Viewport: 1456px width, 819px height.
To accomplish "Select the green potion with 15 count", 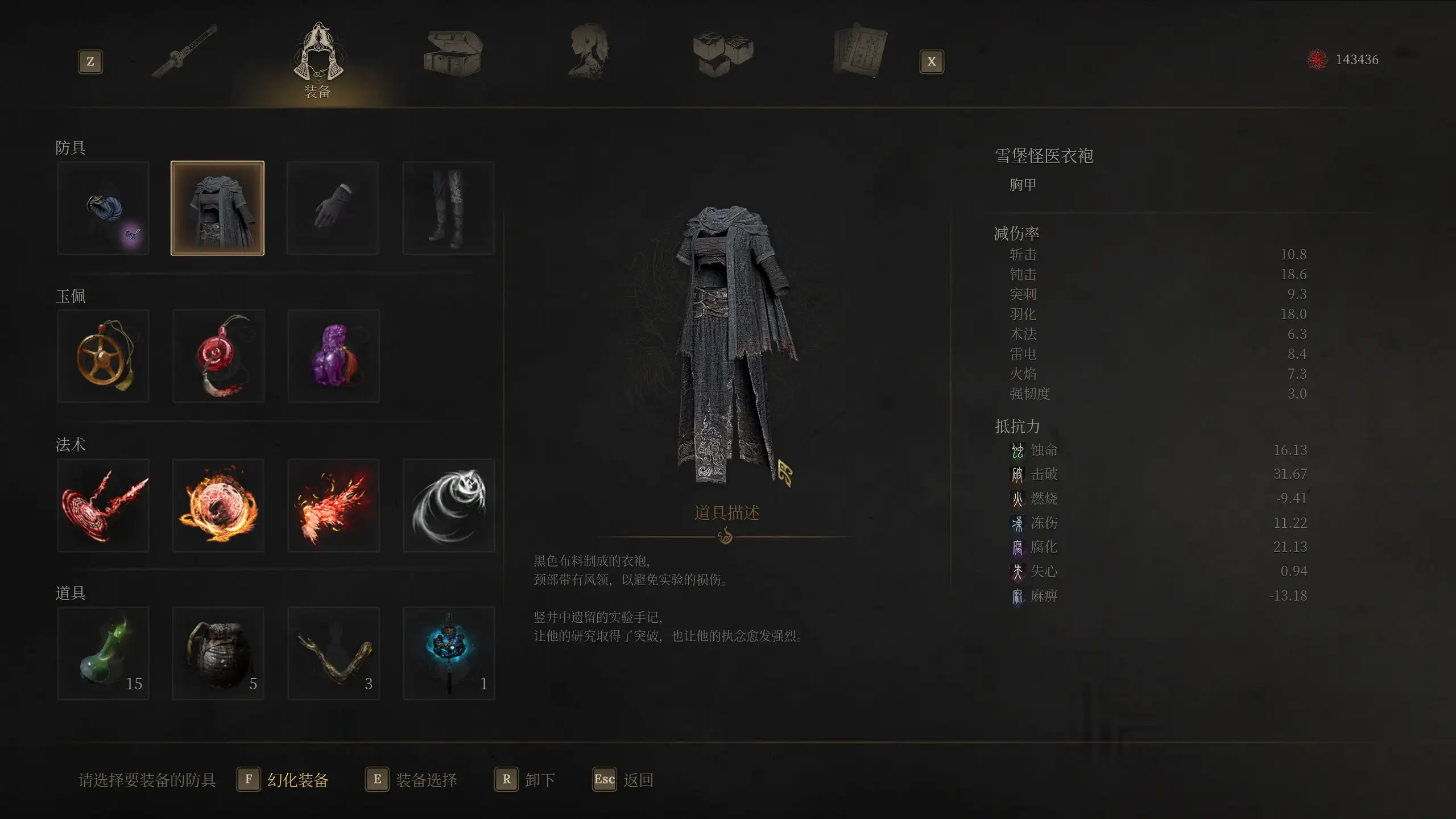I will pos(104,653).
